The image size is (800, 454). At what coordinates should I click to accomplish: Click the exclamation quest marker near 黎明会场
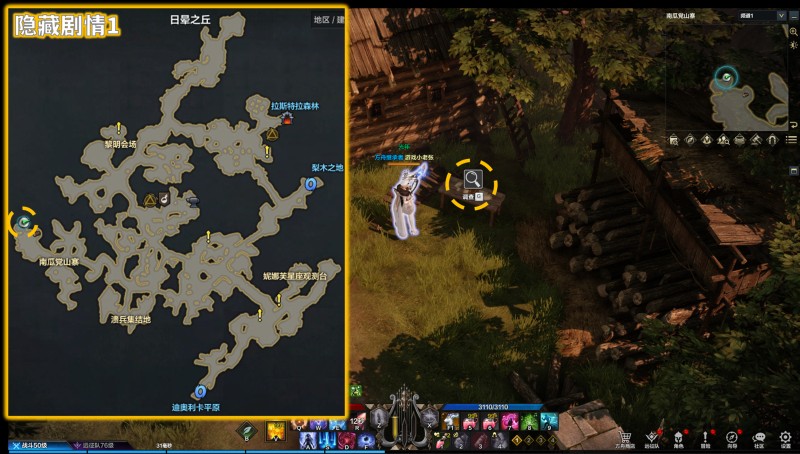click(119, 128)
